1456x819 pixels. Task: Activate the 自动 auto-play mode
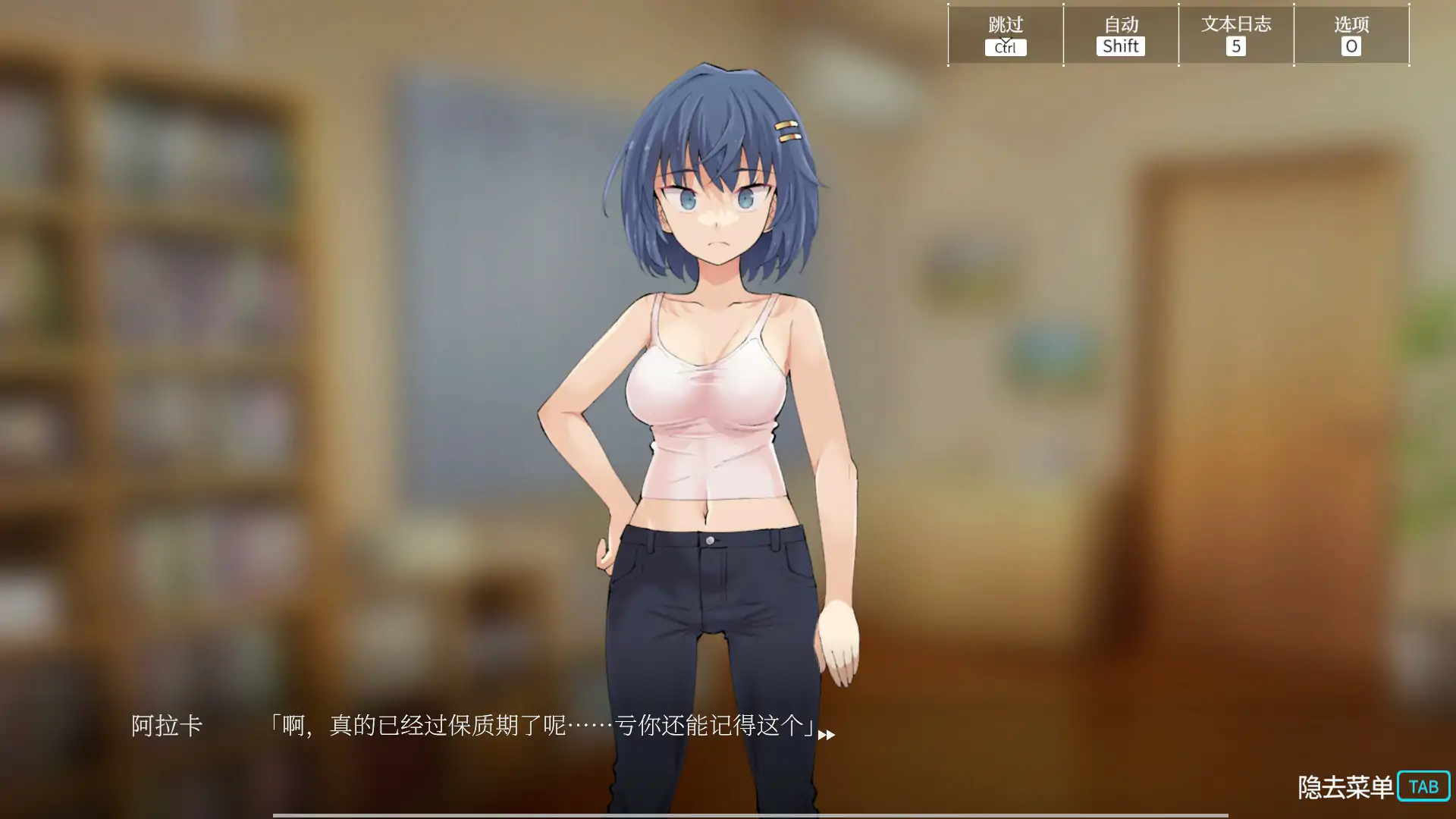(1120, 25)
